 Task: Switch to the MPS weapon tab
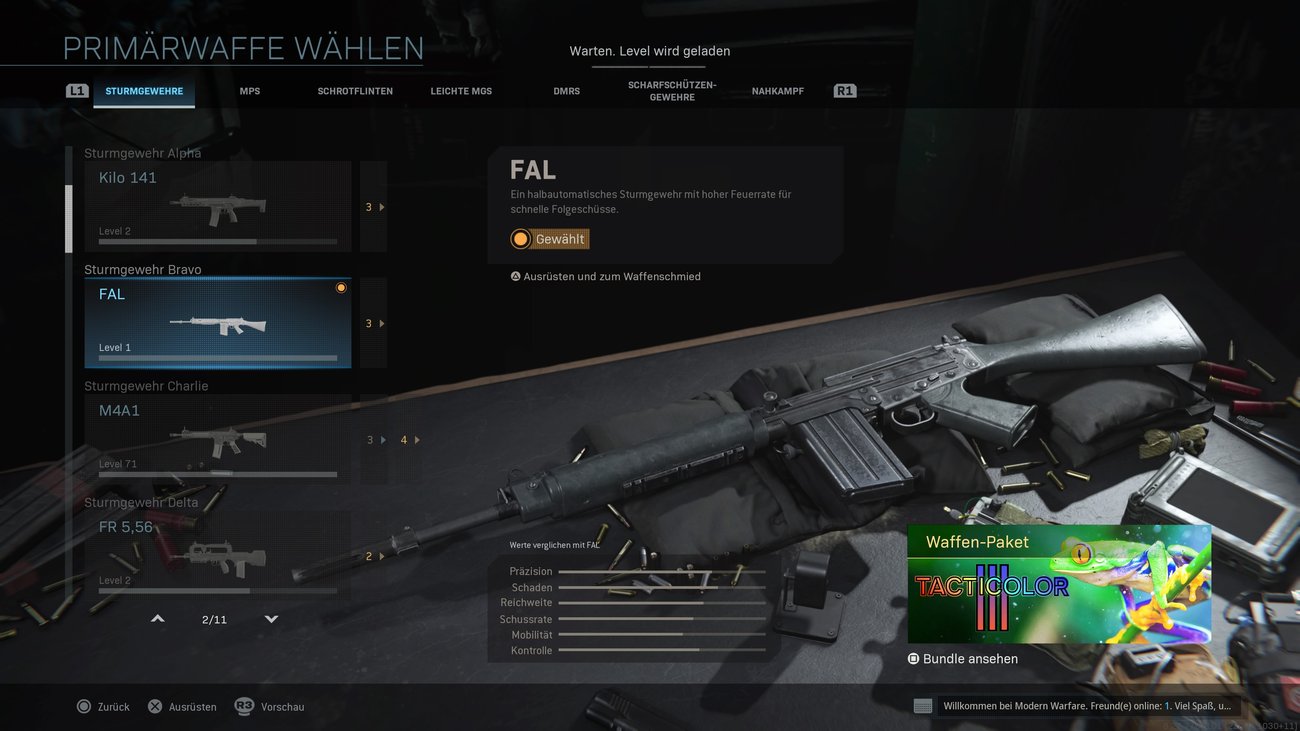(249, 90)
